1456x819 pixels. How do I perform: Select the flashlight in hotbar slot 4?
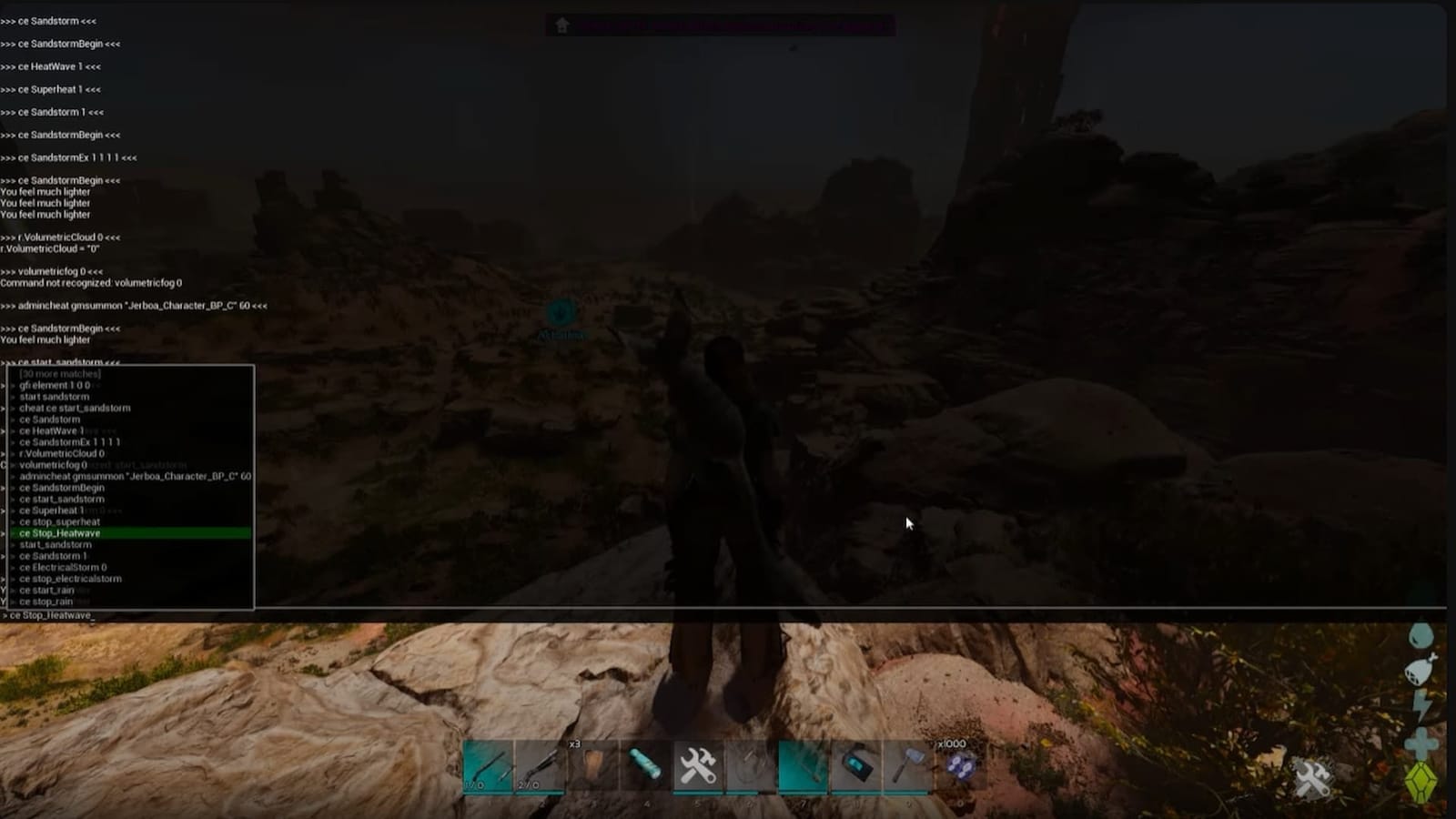pyautogui.click(x=643, y=767)
